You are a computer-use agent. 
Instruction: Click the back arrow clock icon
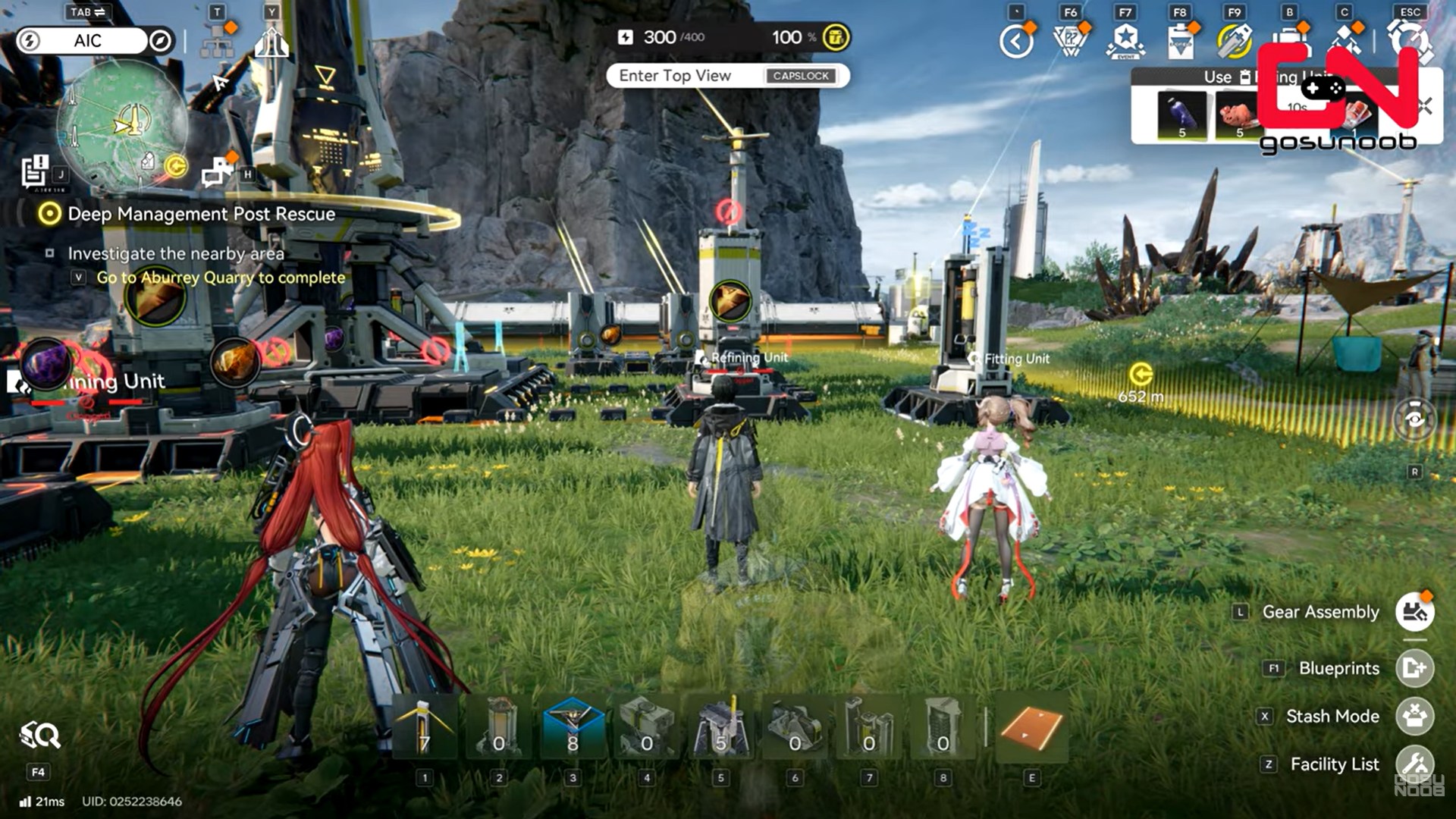pos(1016,41)
